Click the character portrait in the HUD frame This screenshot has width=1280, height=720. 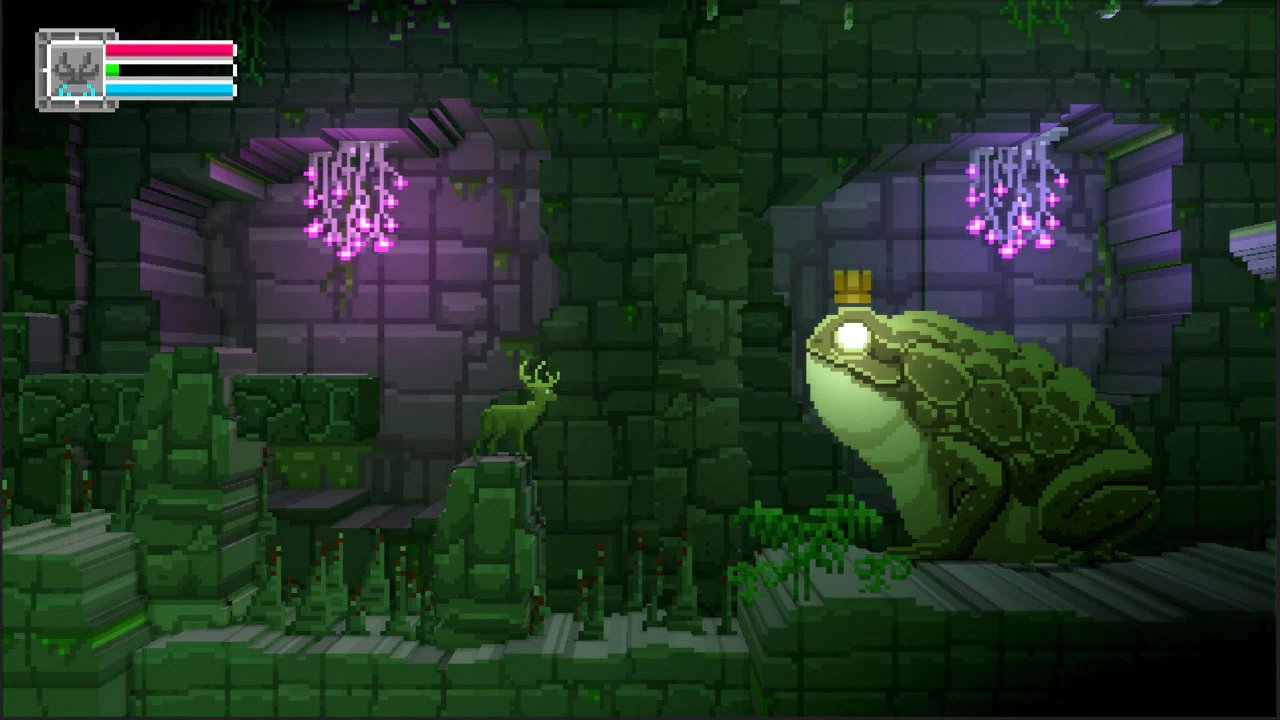tap(76, 66)
